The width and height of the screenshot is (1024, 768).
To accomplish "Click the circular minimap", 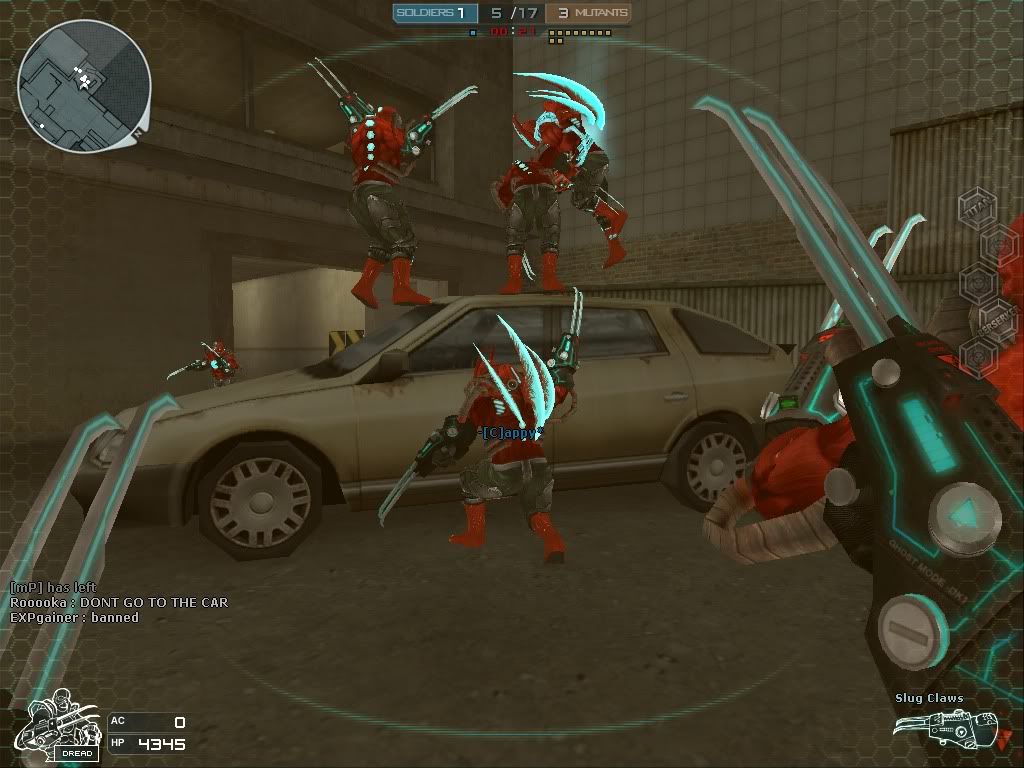I will (x=83, y=86).
